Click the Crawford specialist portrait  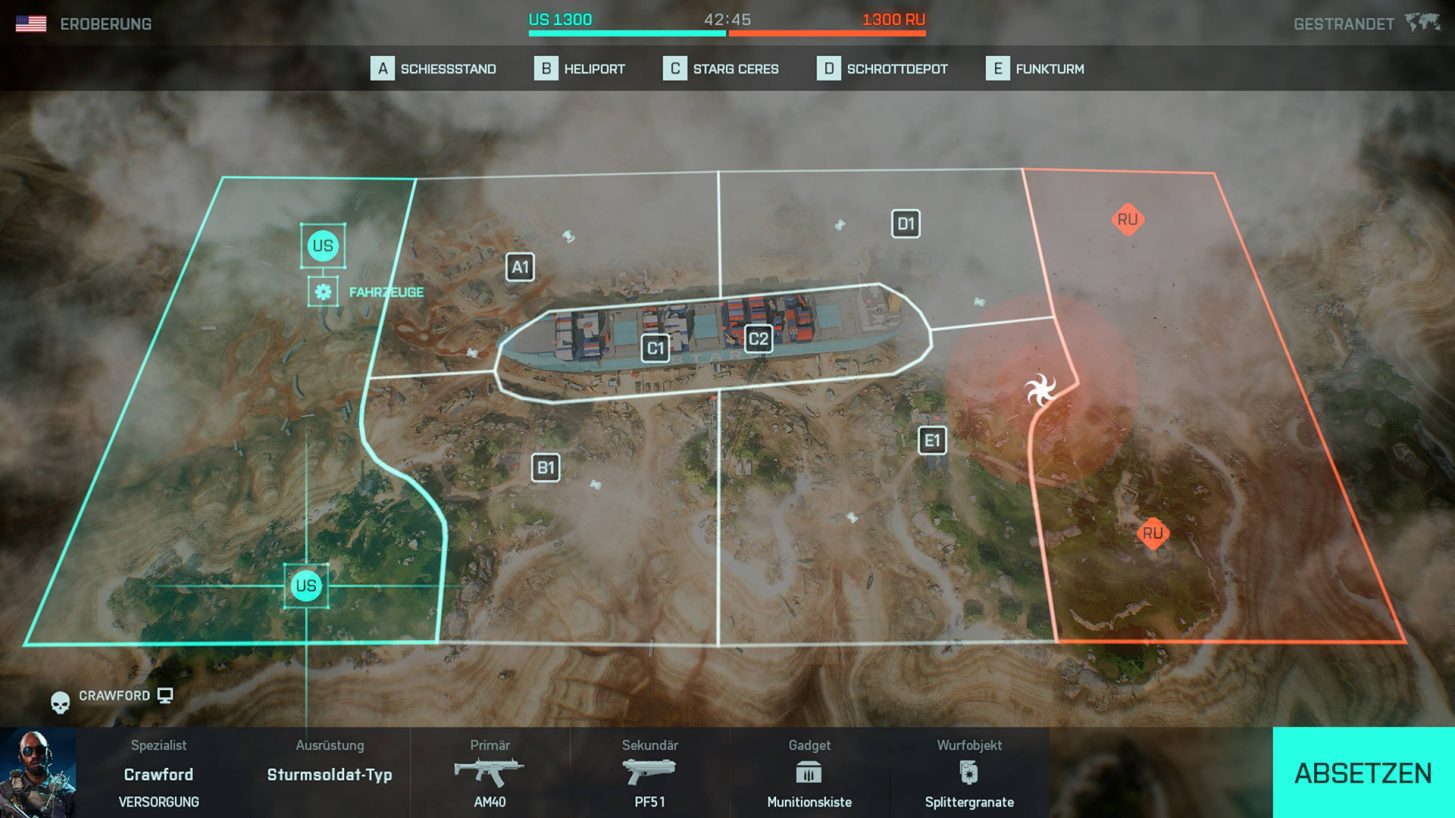coord(38,773)
